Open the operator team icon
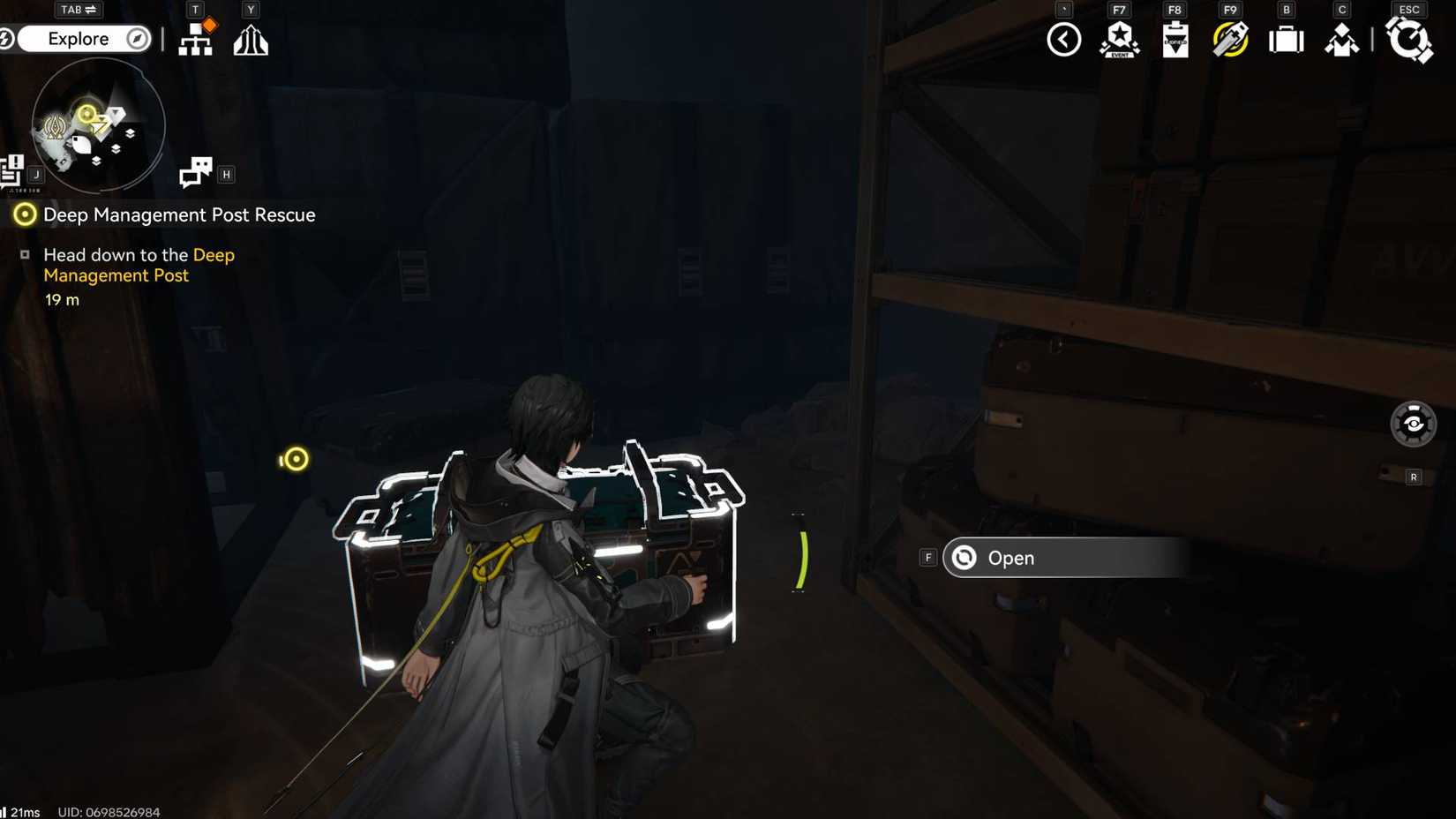The image size is (1456, 819). 1341,40
